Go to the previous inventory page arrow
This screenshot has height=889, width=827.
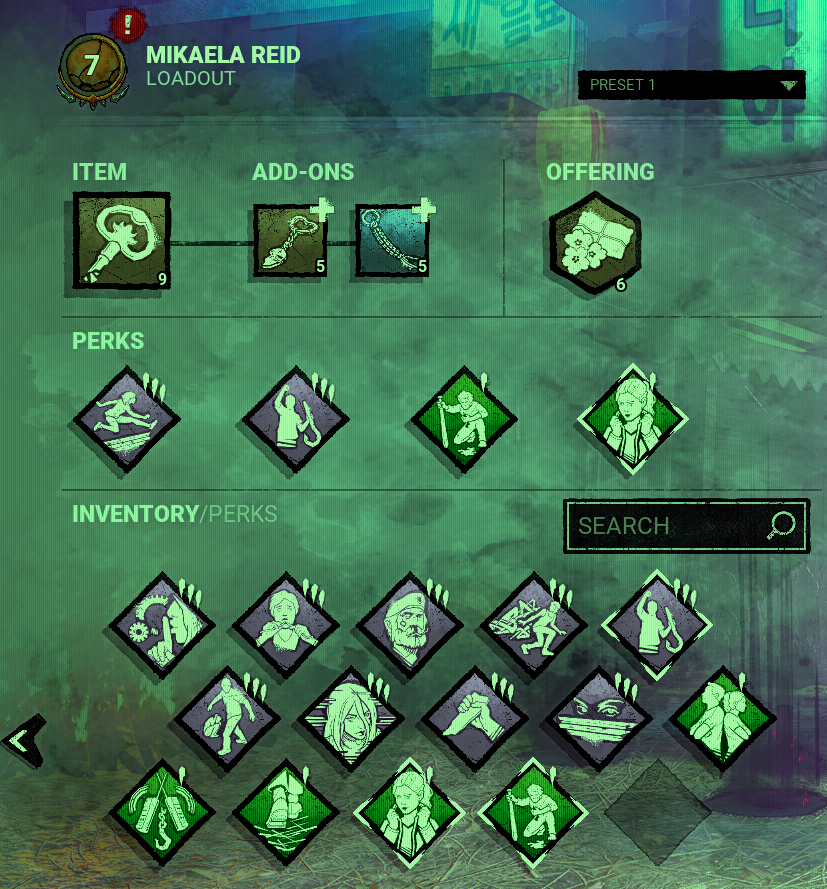21,741
